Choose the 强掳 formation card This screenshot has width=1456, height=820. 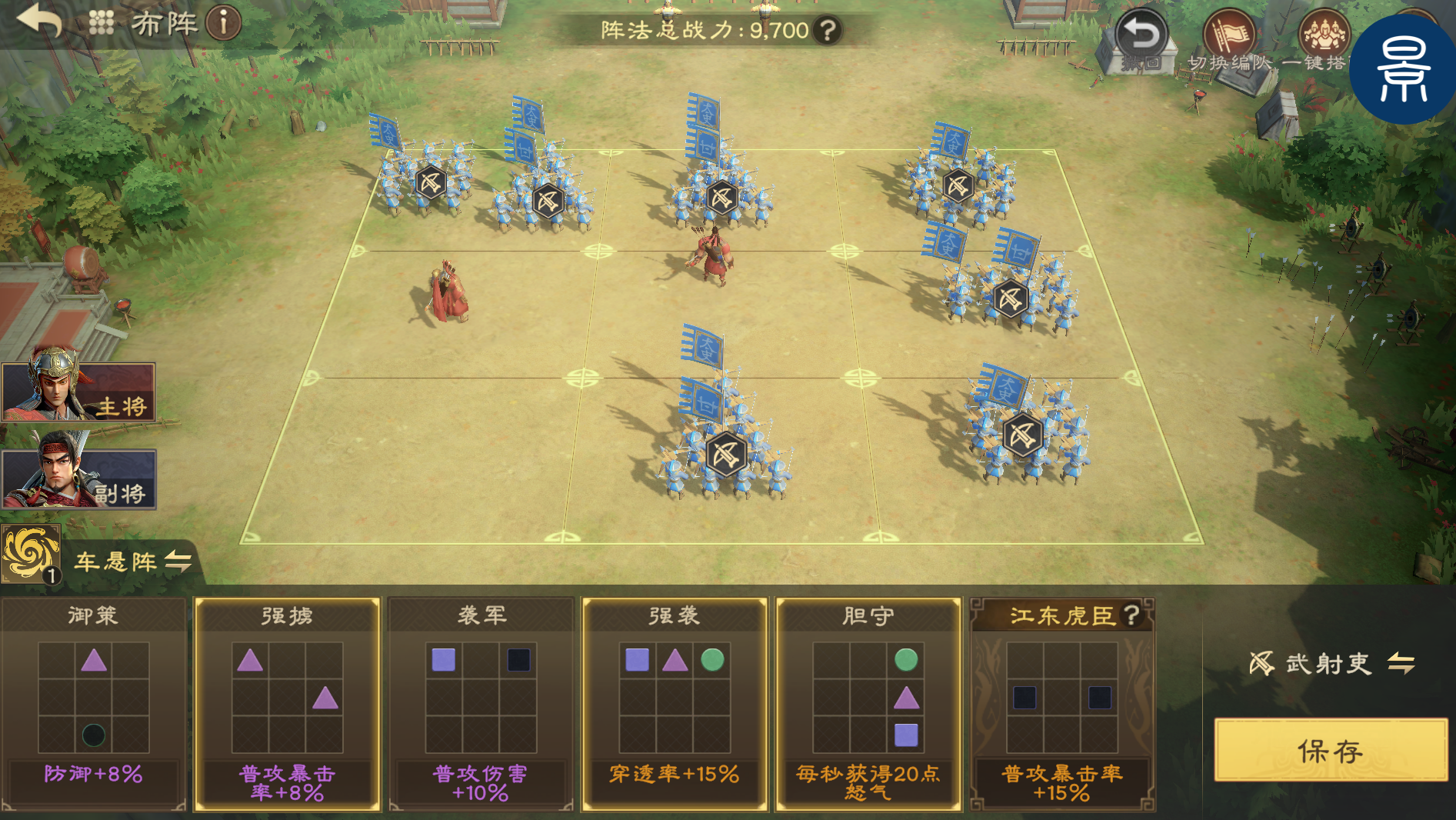tap(287, 704)
